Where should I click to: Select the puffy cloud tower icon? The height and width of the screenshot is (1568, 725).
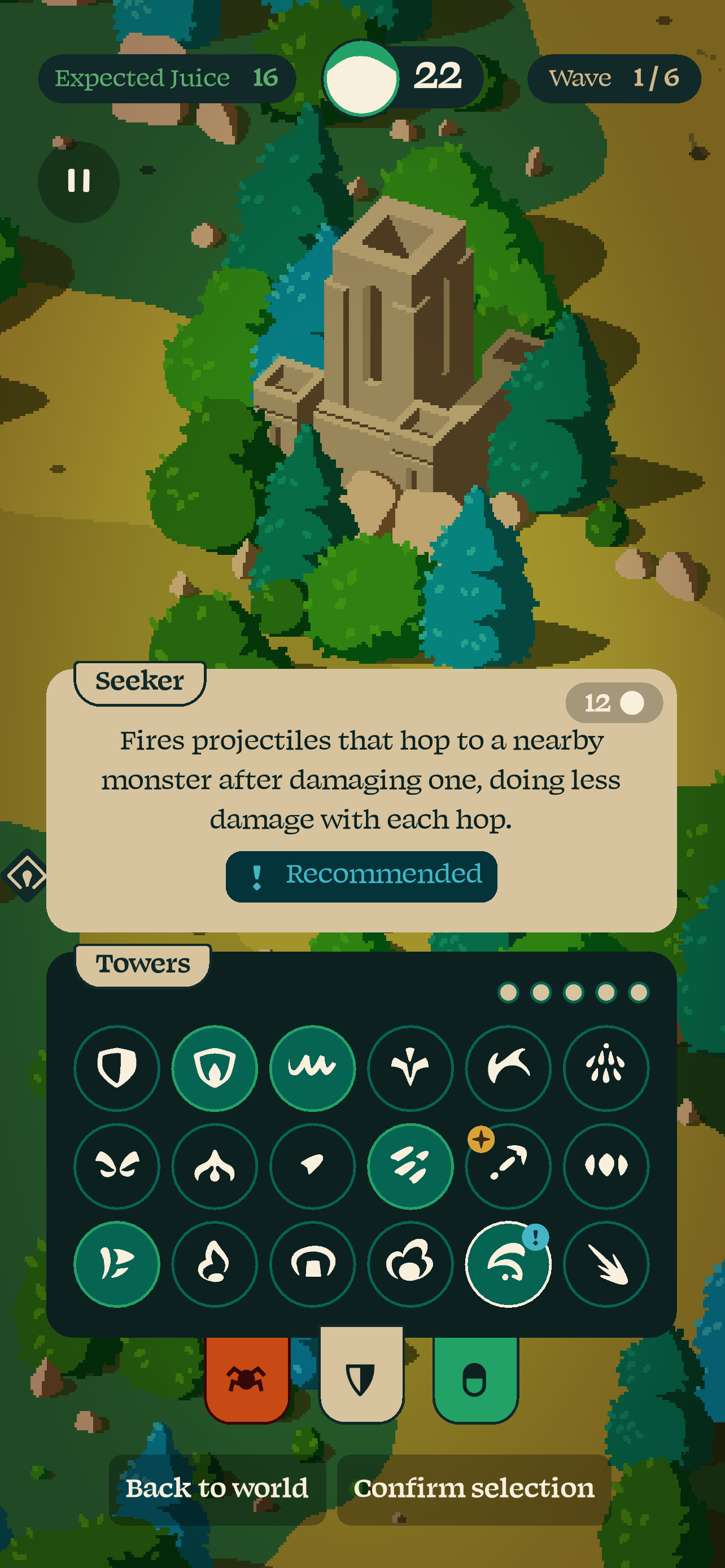[x=411, y=1264]
